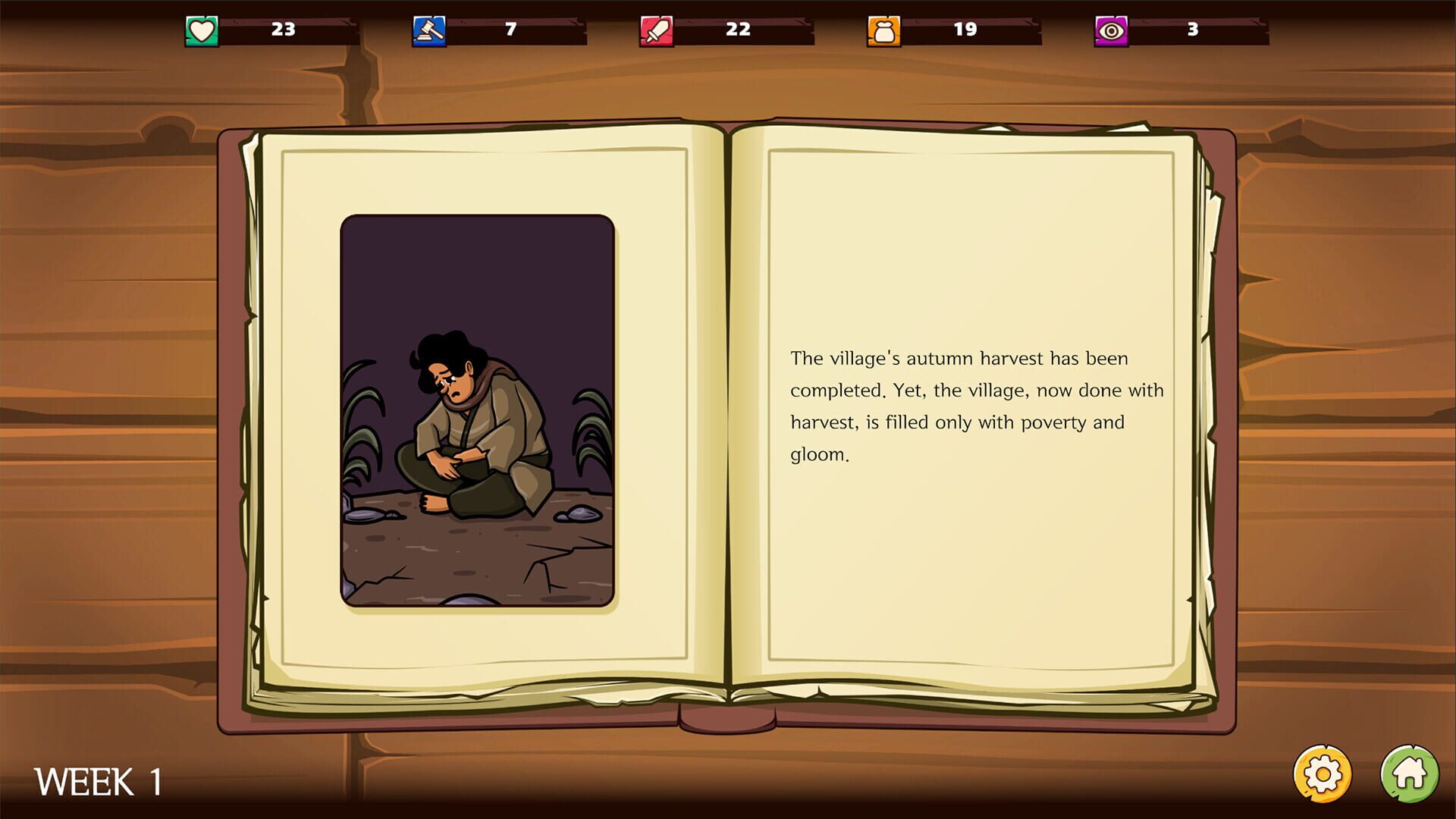Select the eye stat value 3
Screen dimensions: 1456x819
(1193, 30)
